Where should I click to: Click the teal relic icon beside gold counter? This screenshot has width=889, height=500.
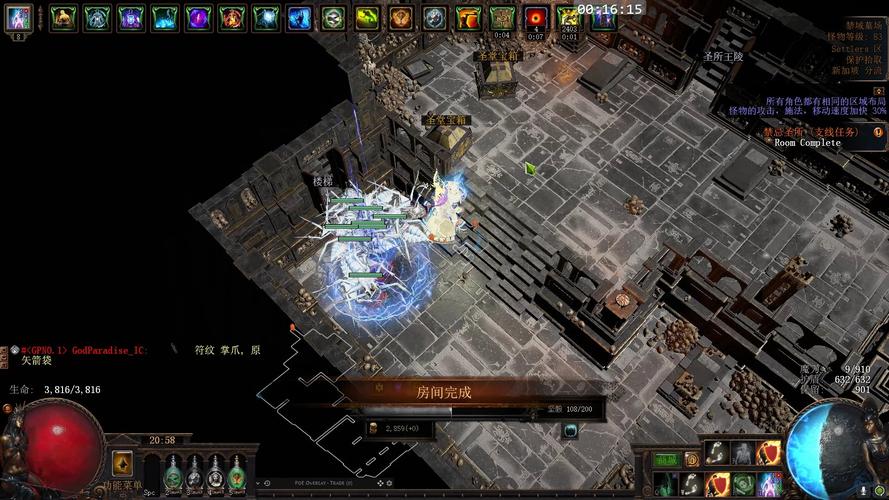pos(570,430)
